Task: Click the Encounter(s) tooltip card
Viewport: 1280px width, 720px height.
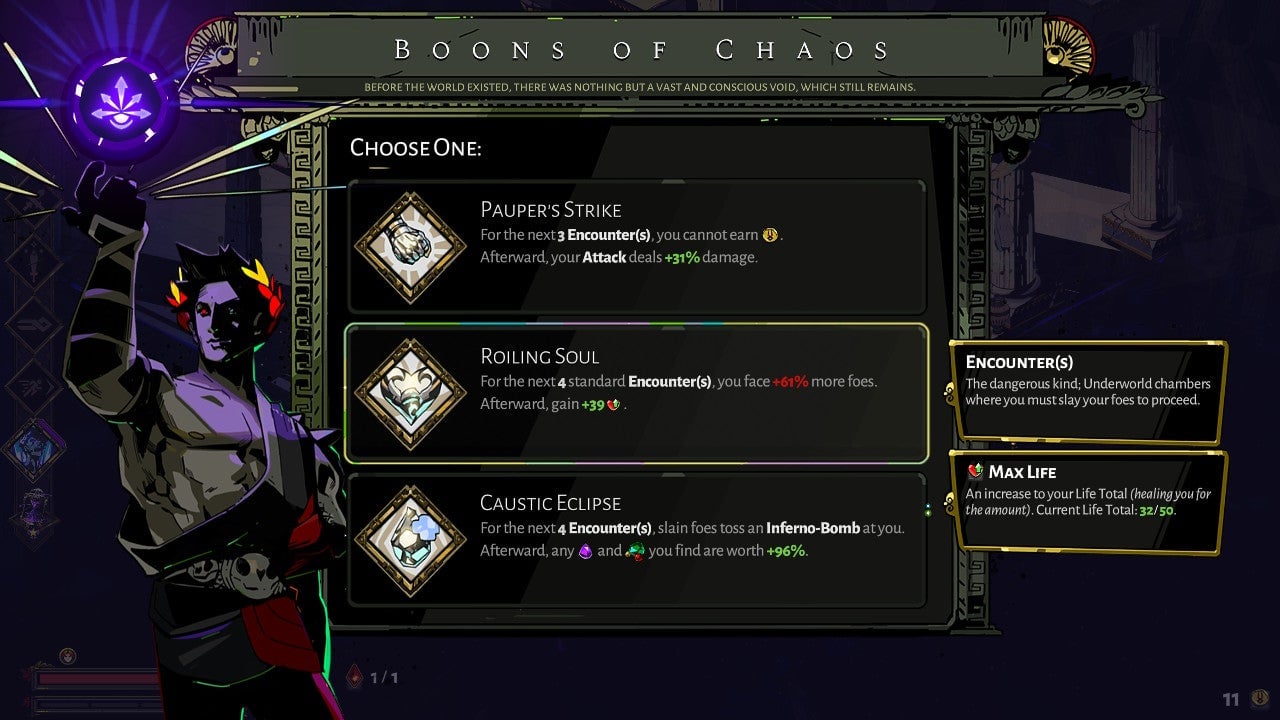Action: (1088, 390)
